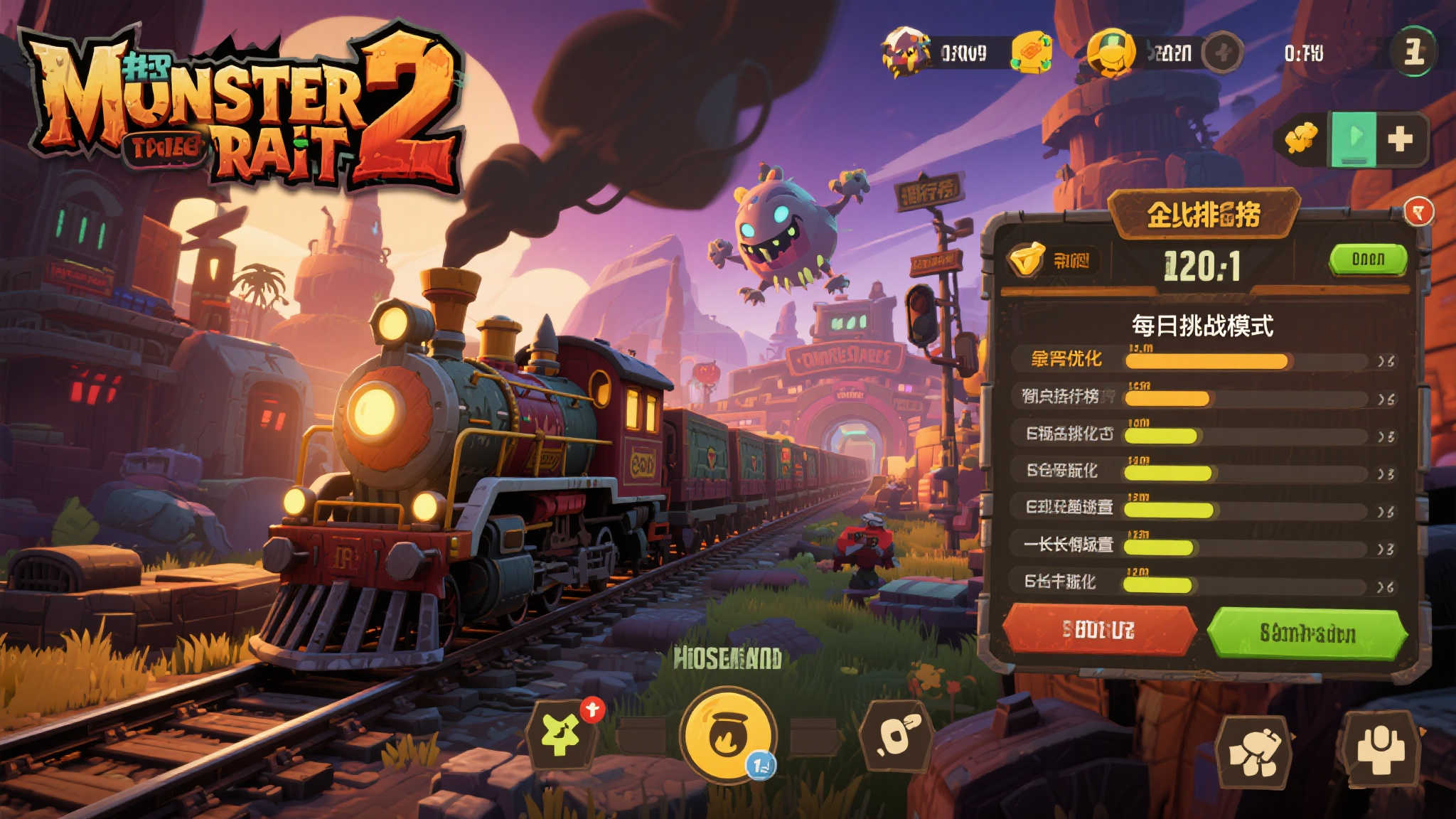Click the small green button beside 120:1

[1368, 259]
